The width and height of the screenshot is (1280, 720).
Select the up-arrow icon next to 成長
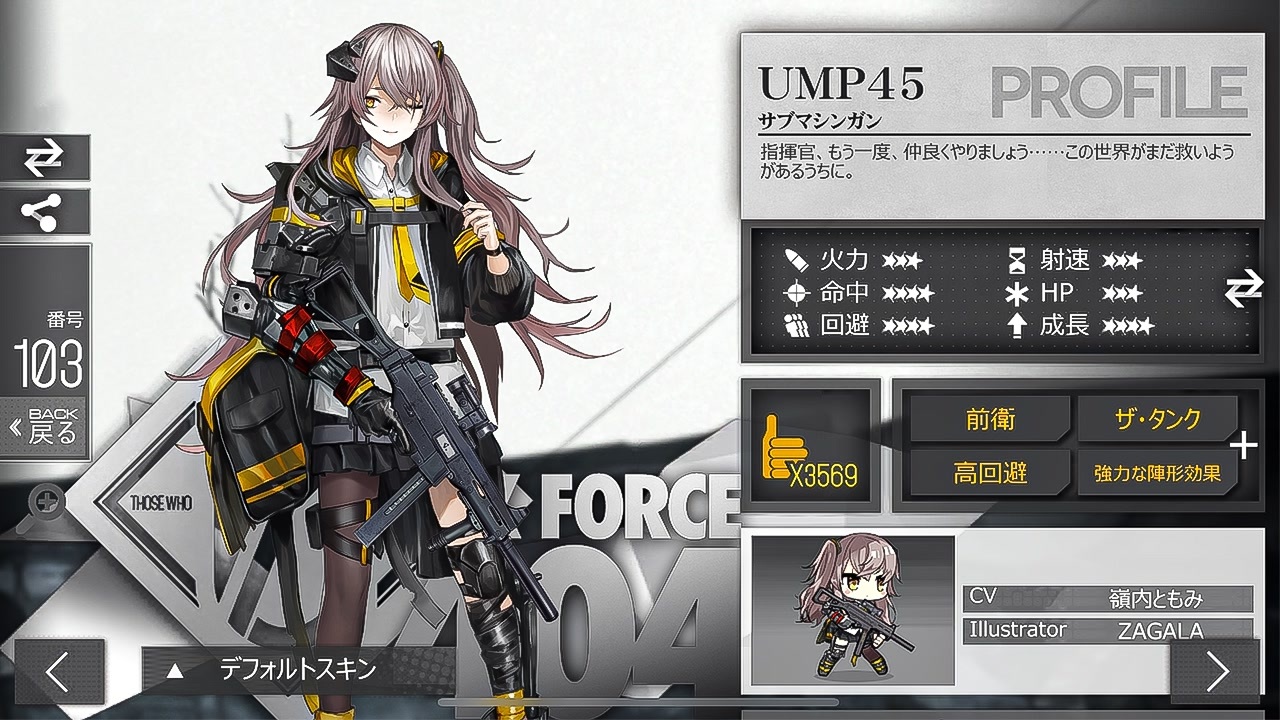(x=1017, y=324)
